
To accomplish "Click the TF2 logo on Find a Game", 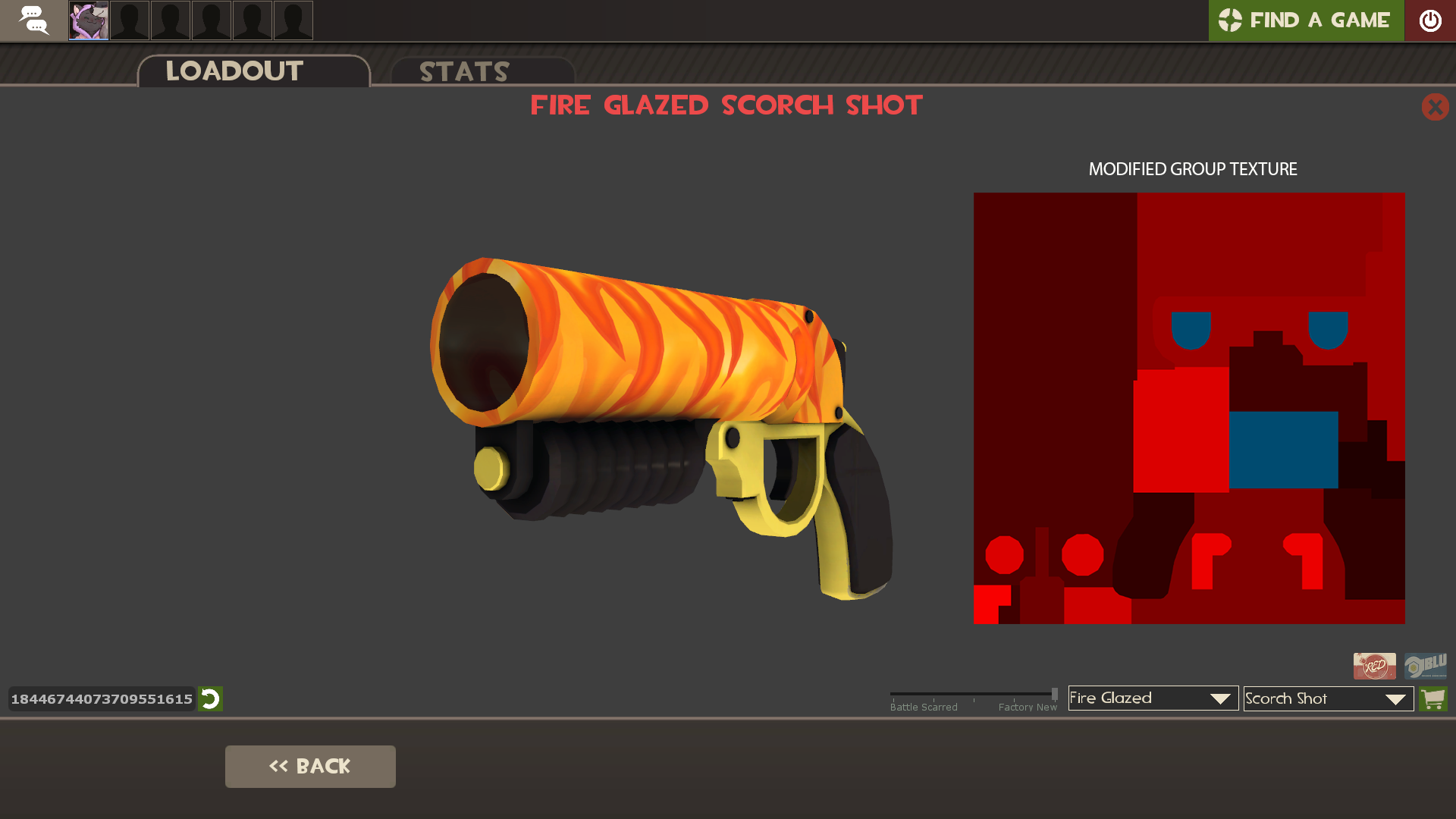I will 1232,20.
